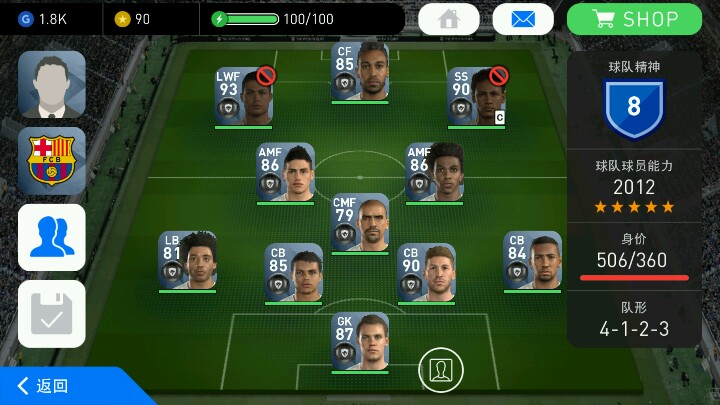Go to the home screen
The image size is (720, 405).
point(449,19)
